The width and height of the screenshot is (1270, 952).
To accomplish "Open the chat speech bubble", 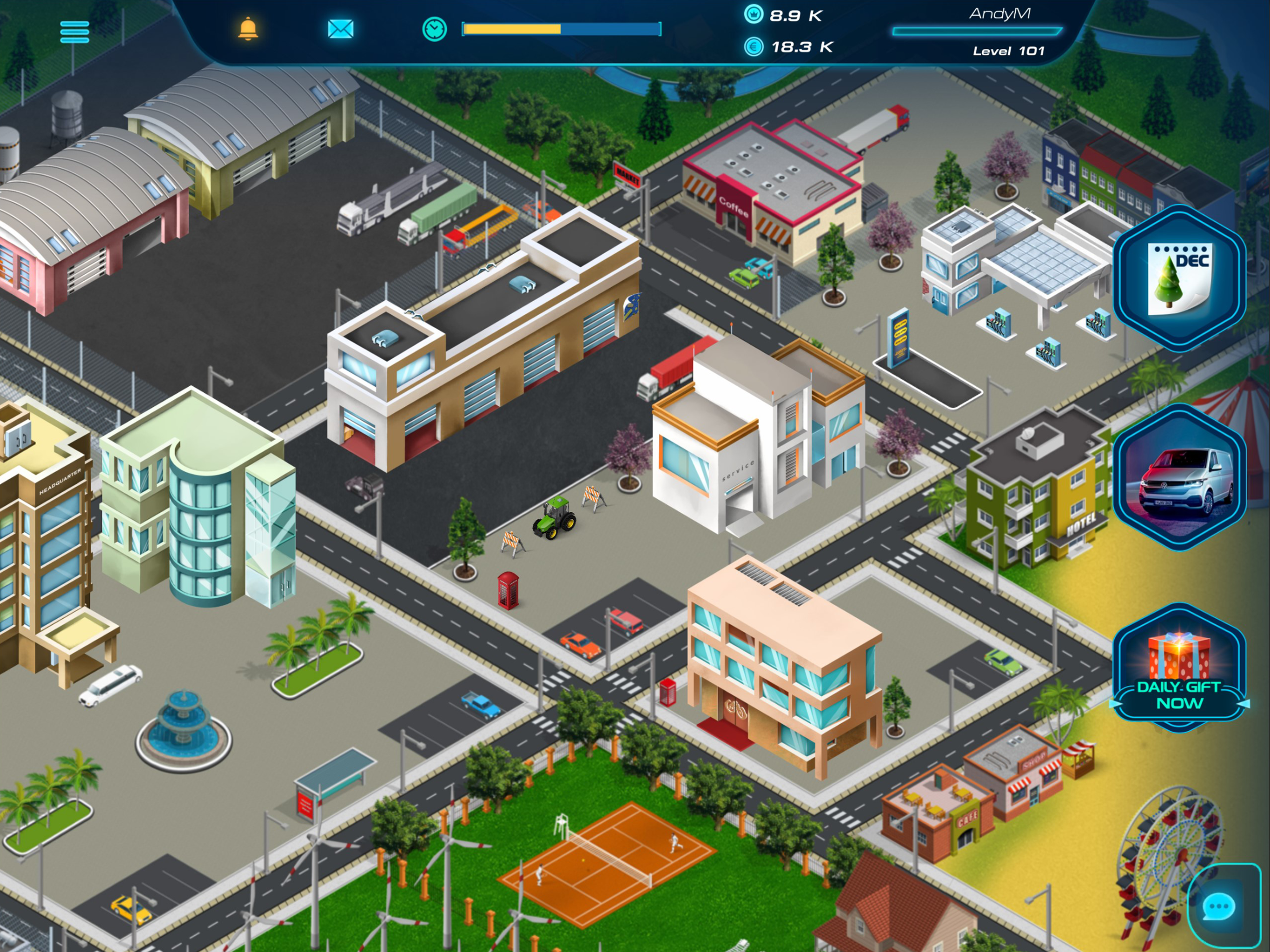I will [1218, 907].
